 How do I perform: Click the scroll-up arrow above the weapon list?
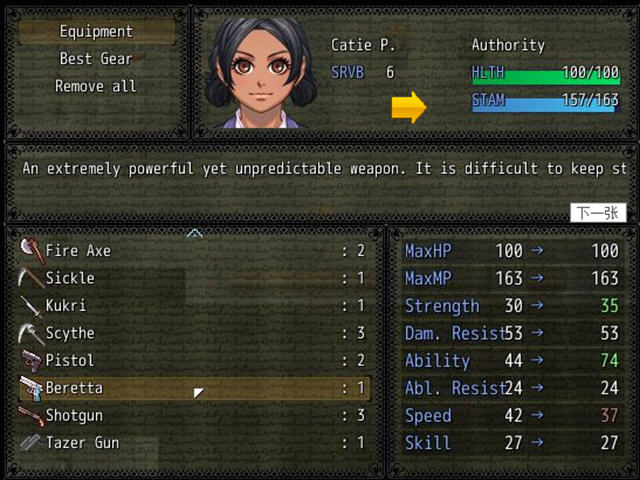point(195,233)
